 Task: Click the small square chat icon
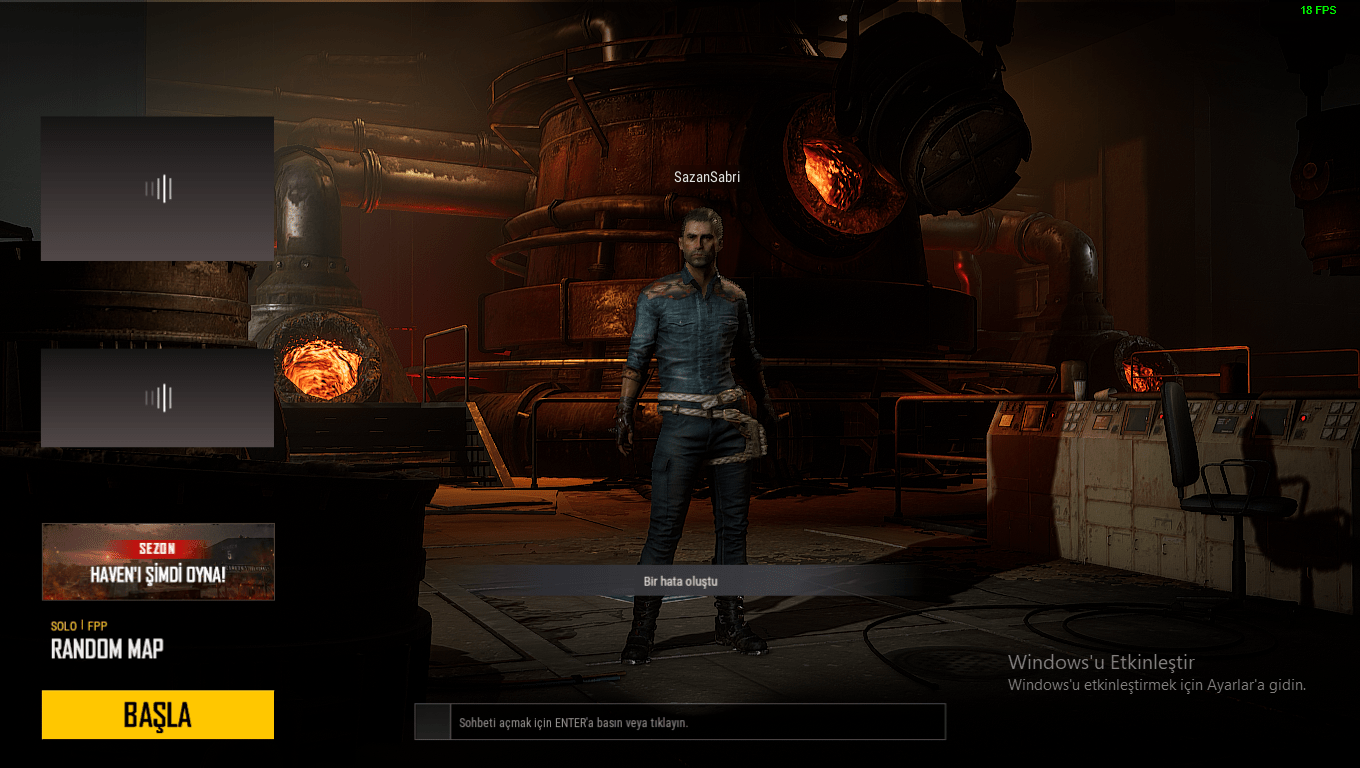(x=433, y=722)
